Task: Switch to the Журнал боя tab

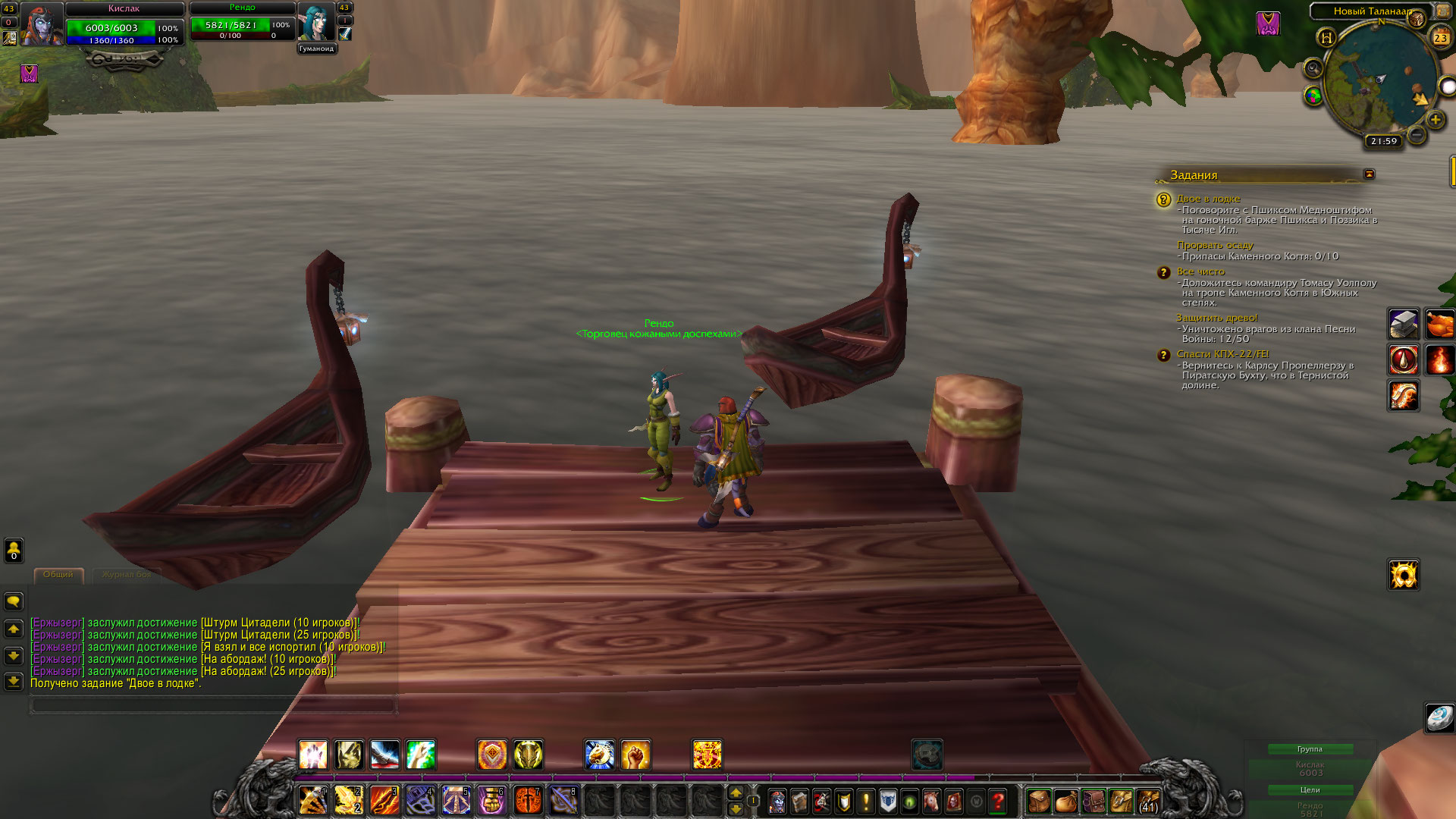Action: pos(126,575)
